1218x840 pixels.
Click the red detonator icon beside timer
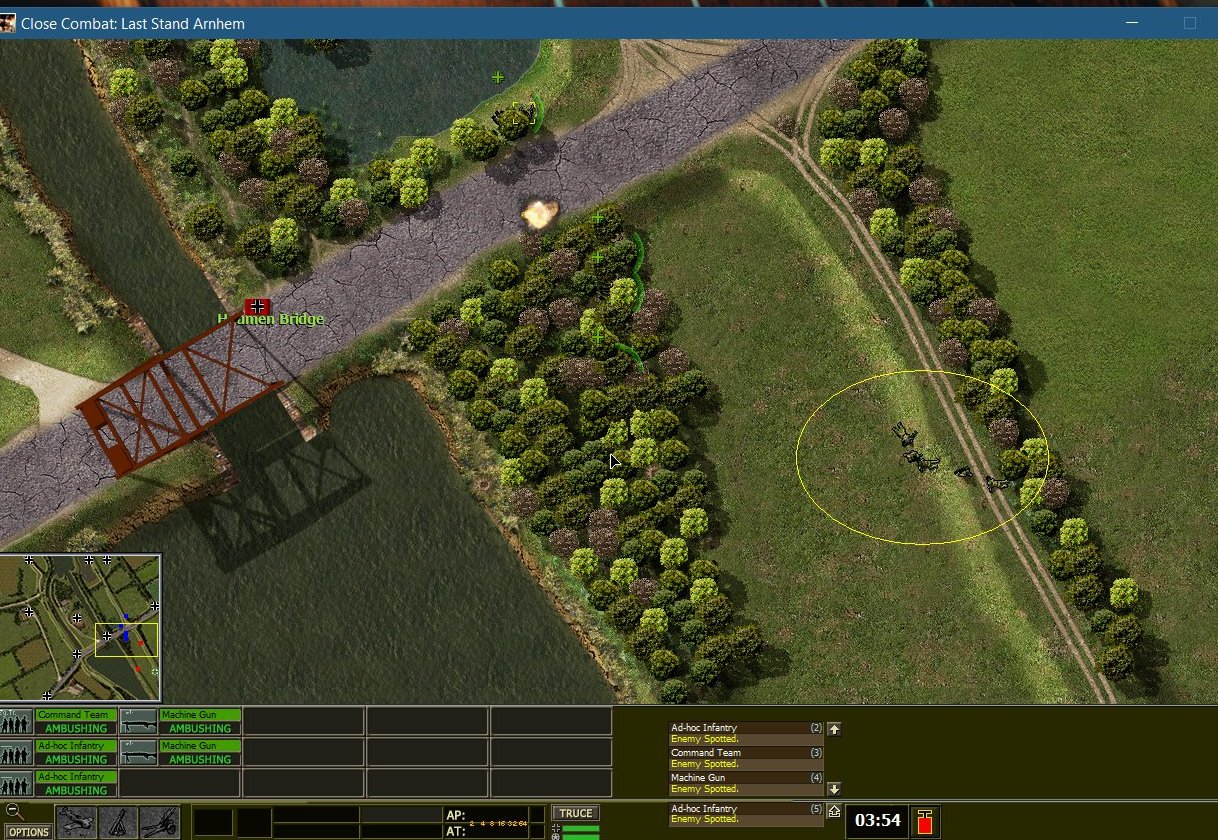click(924, 821)
